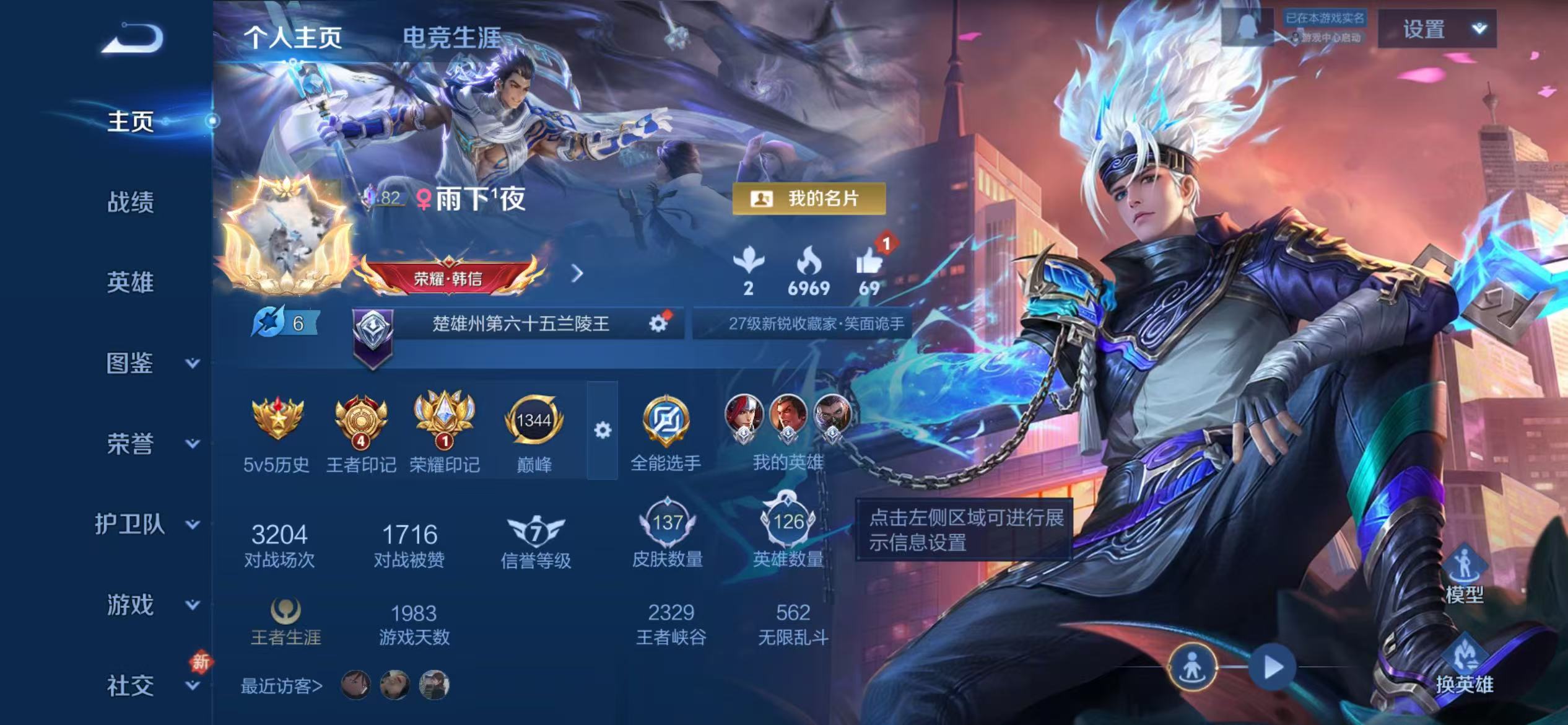
Task: View the 信誉等级 level 7 icon
Action: tap(536, 533)
